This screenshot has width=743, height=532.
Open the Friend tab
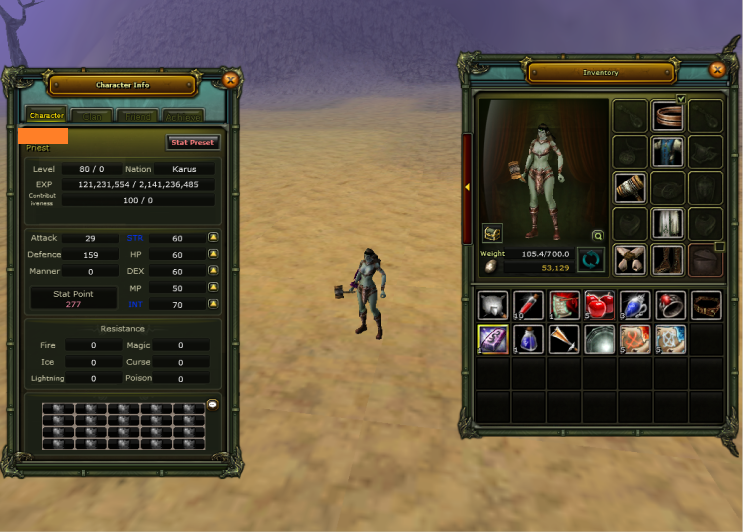136,116
